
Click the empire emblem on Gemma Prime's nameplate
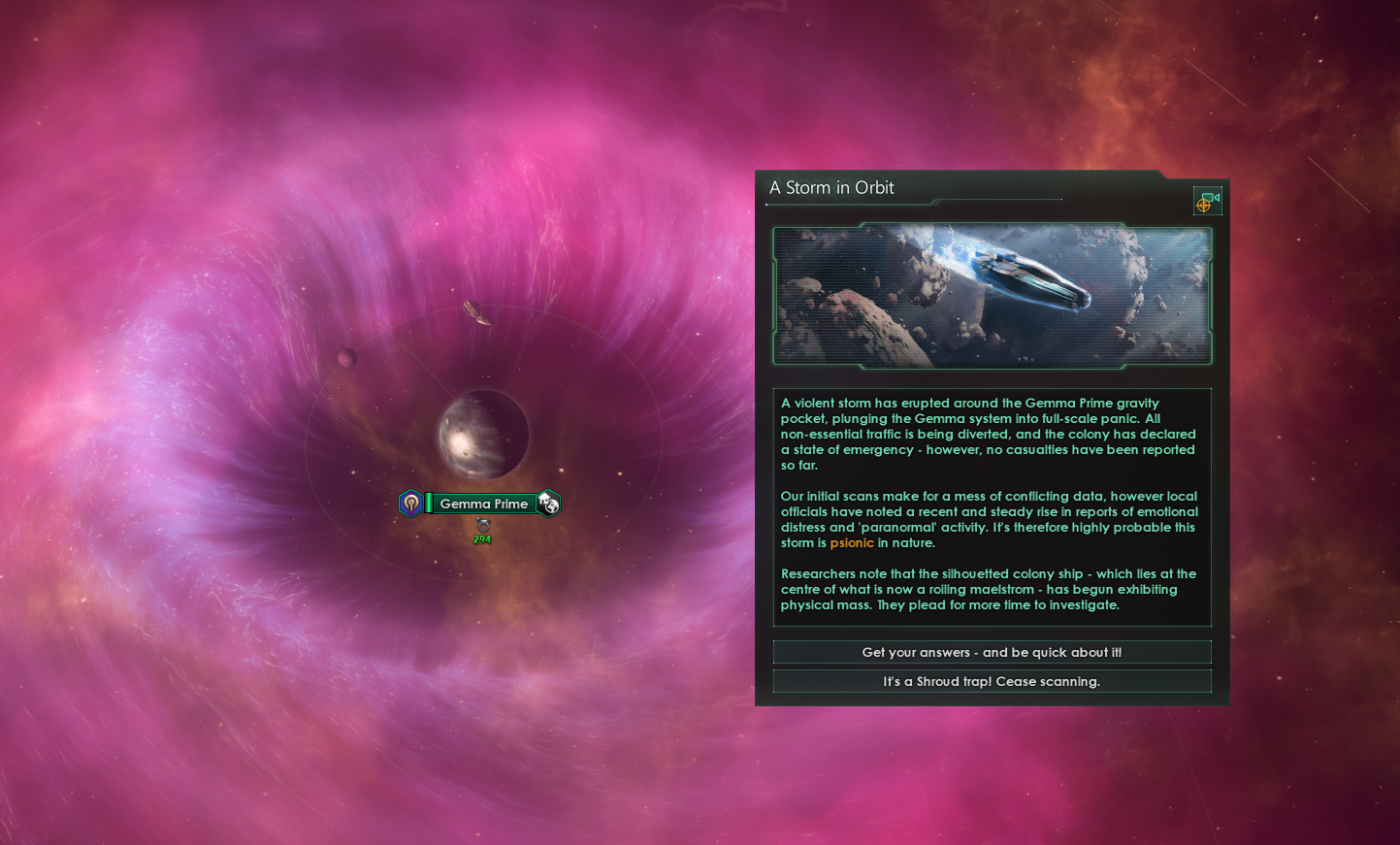point(410,504)
